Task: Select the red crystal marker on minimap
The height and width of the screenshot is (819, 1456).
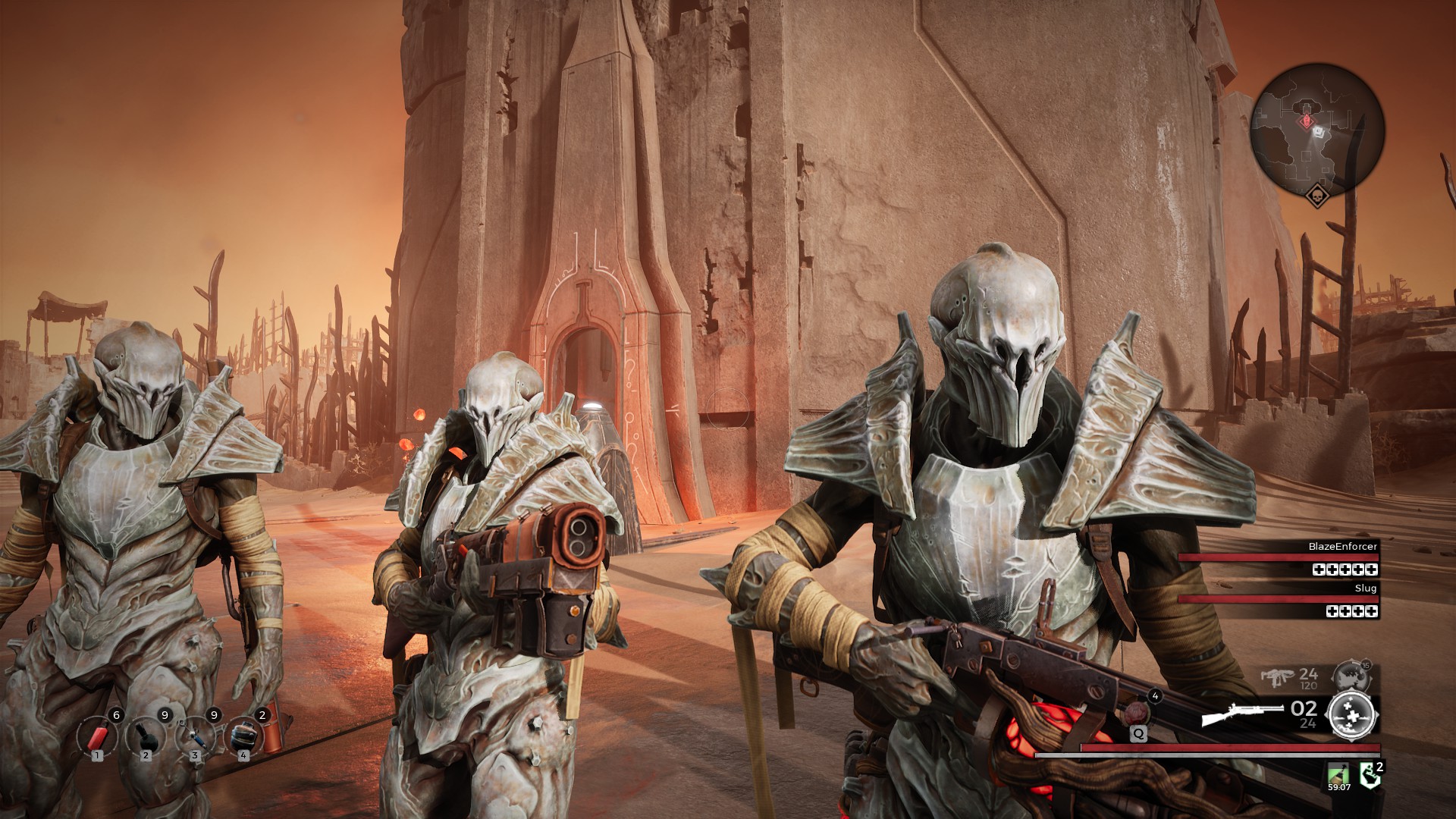Action: pyautogui.click(x=1306, y=121)
